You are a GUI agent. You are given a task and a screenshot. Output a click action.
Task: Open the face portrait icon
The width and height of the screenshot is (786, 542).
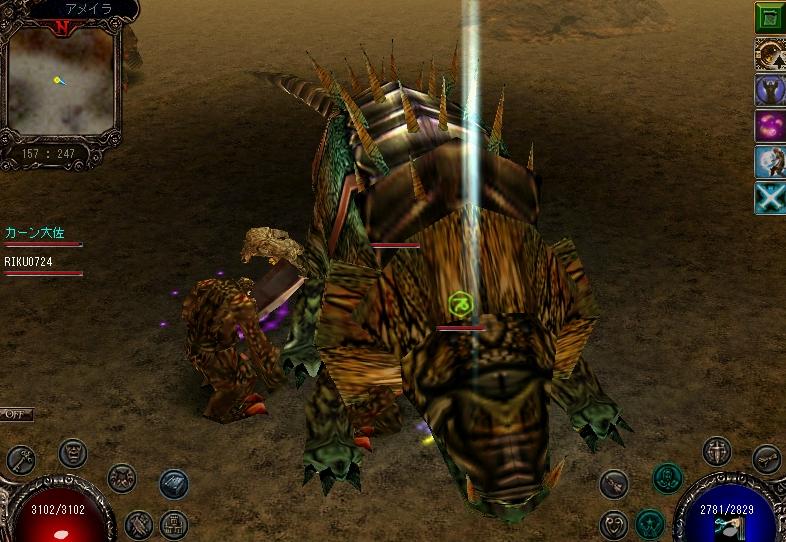point(72,453)
